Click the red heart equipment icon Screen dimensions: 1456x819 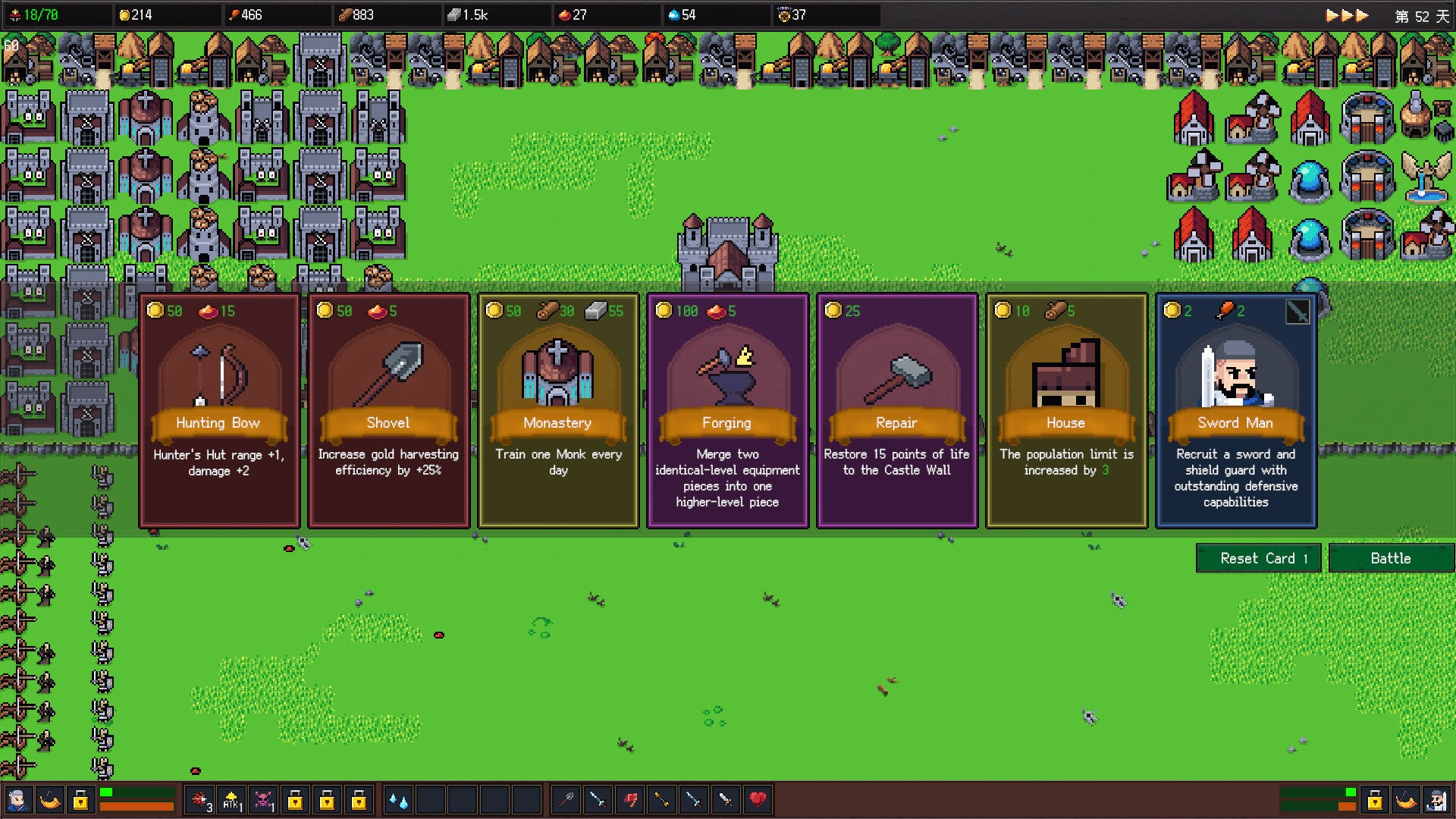coord(757,799)
